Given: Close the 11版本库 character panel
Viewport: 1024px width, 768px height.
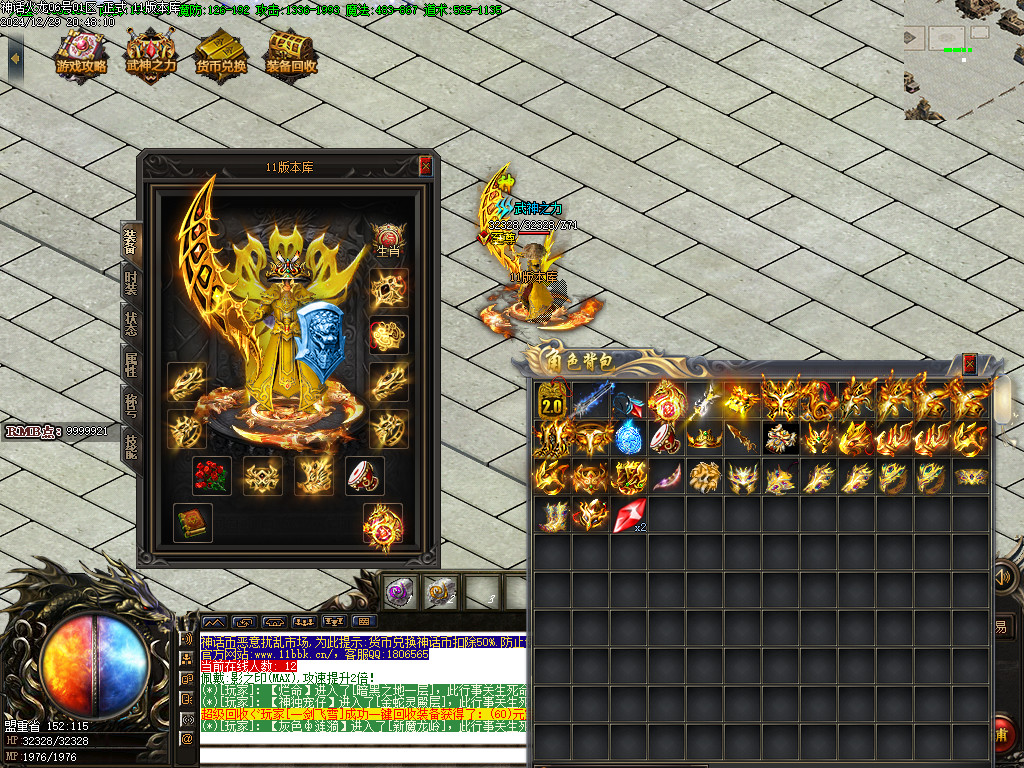Looking at the screenshot, I should [x=425, y=167].
